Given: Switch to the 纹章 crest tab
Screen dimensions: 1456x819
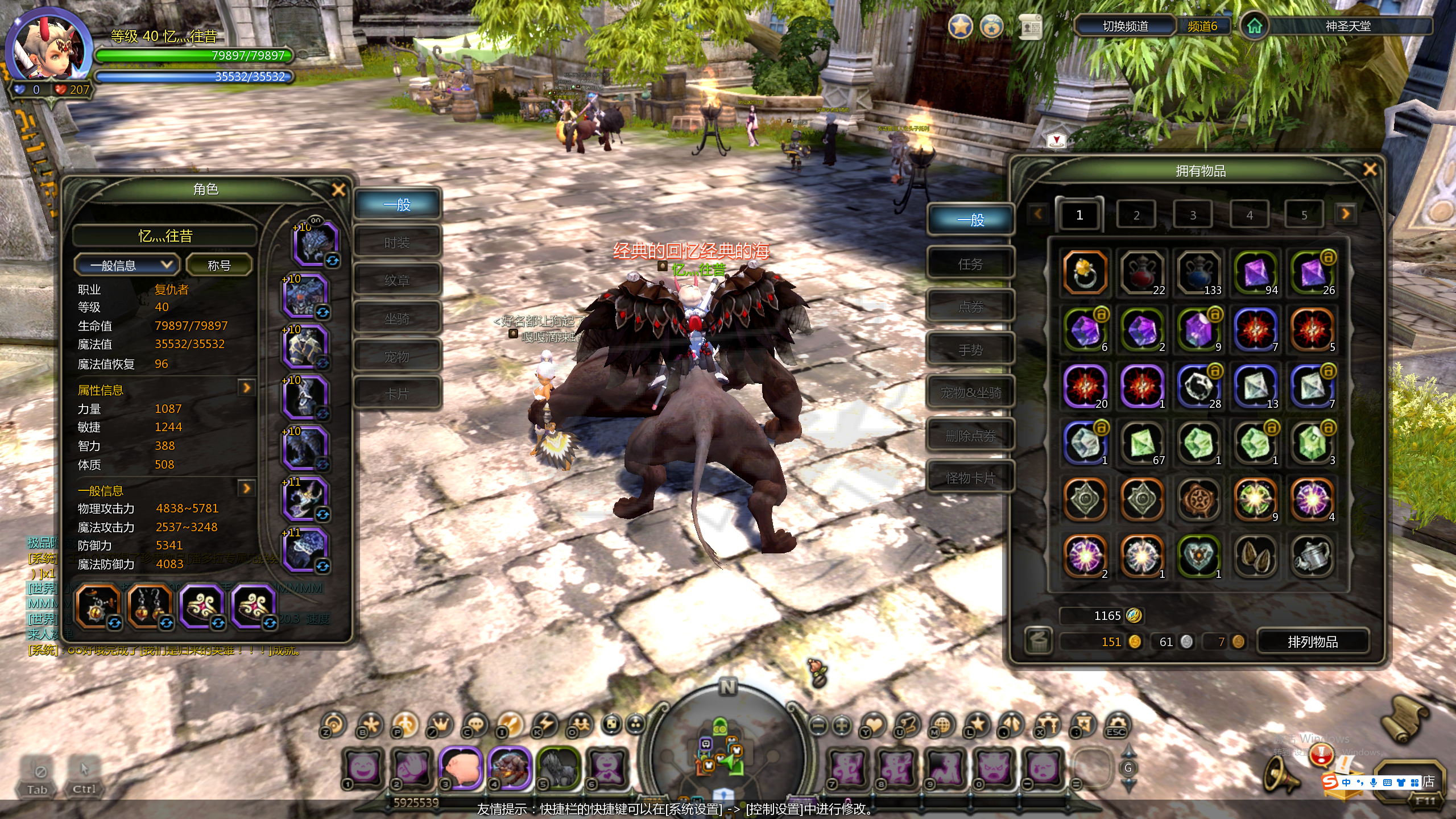Looking at the screenshot, I should tap(397, 280).
